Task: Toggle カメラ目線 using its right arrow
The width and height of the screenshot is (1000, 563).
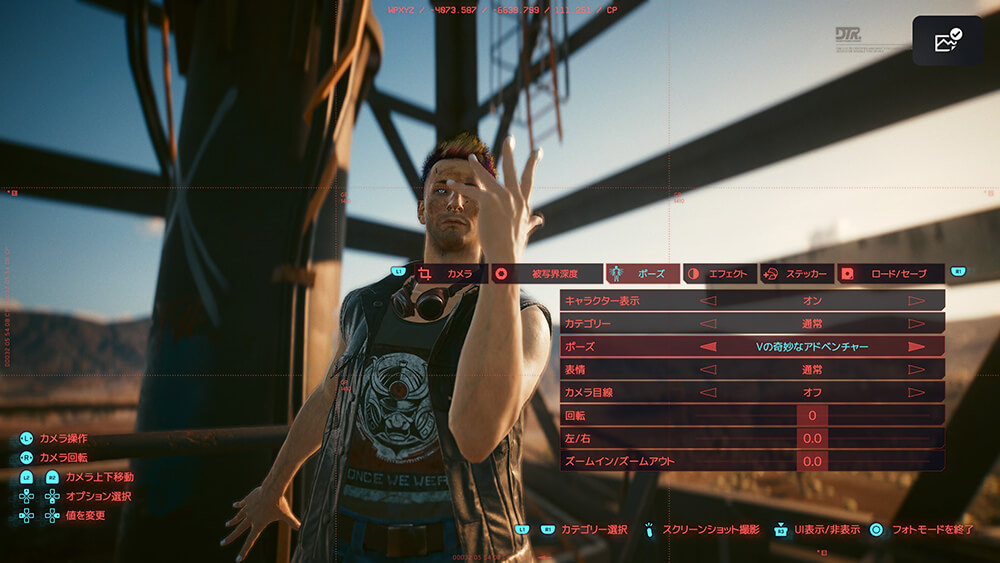Action: tap(916, 393)
